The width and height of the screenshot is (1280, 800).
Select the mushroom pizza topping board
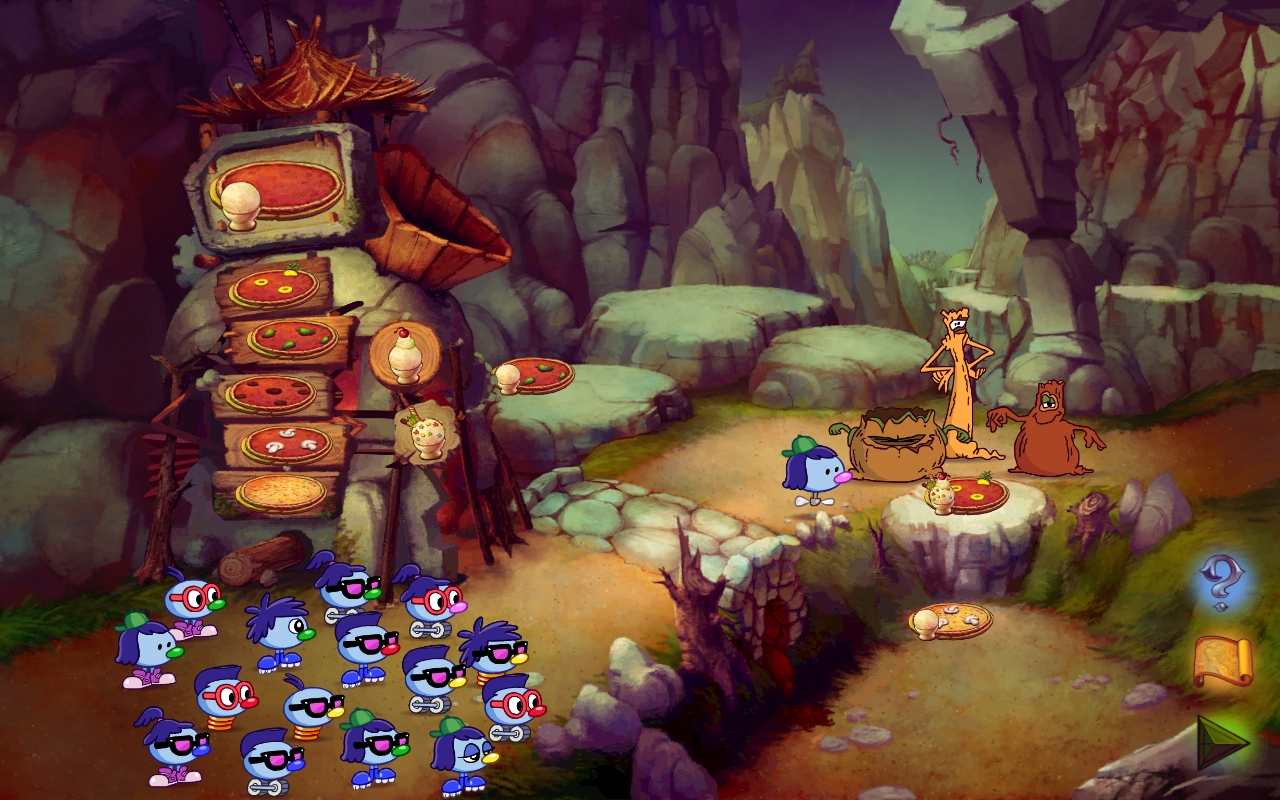point(287,444)
